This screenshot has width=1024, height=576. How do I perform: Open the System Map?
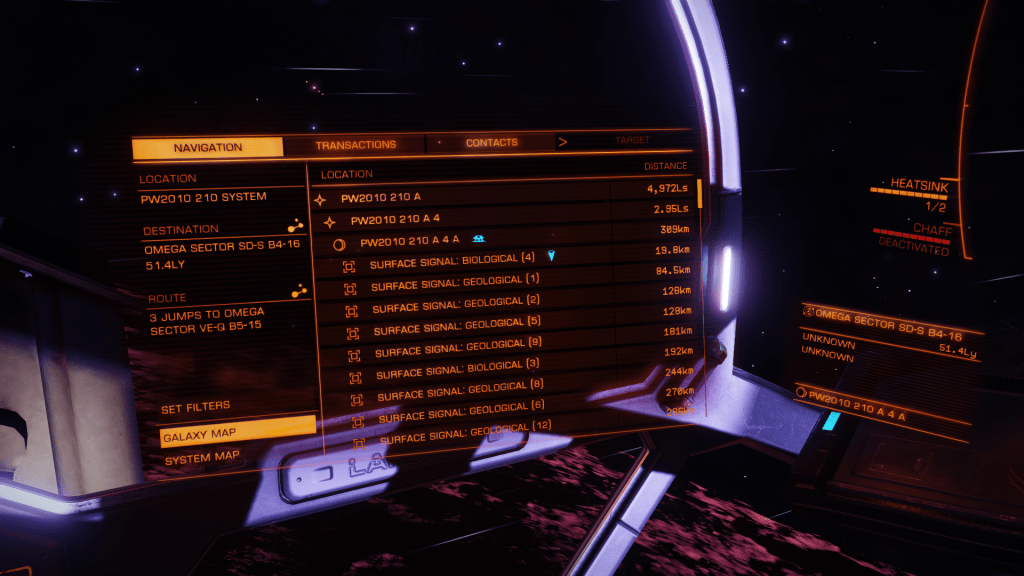point(202,458)
